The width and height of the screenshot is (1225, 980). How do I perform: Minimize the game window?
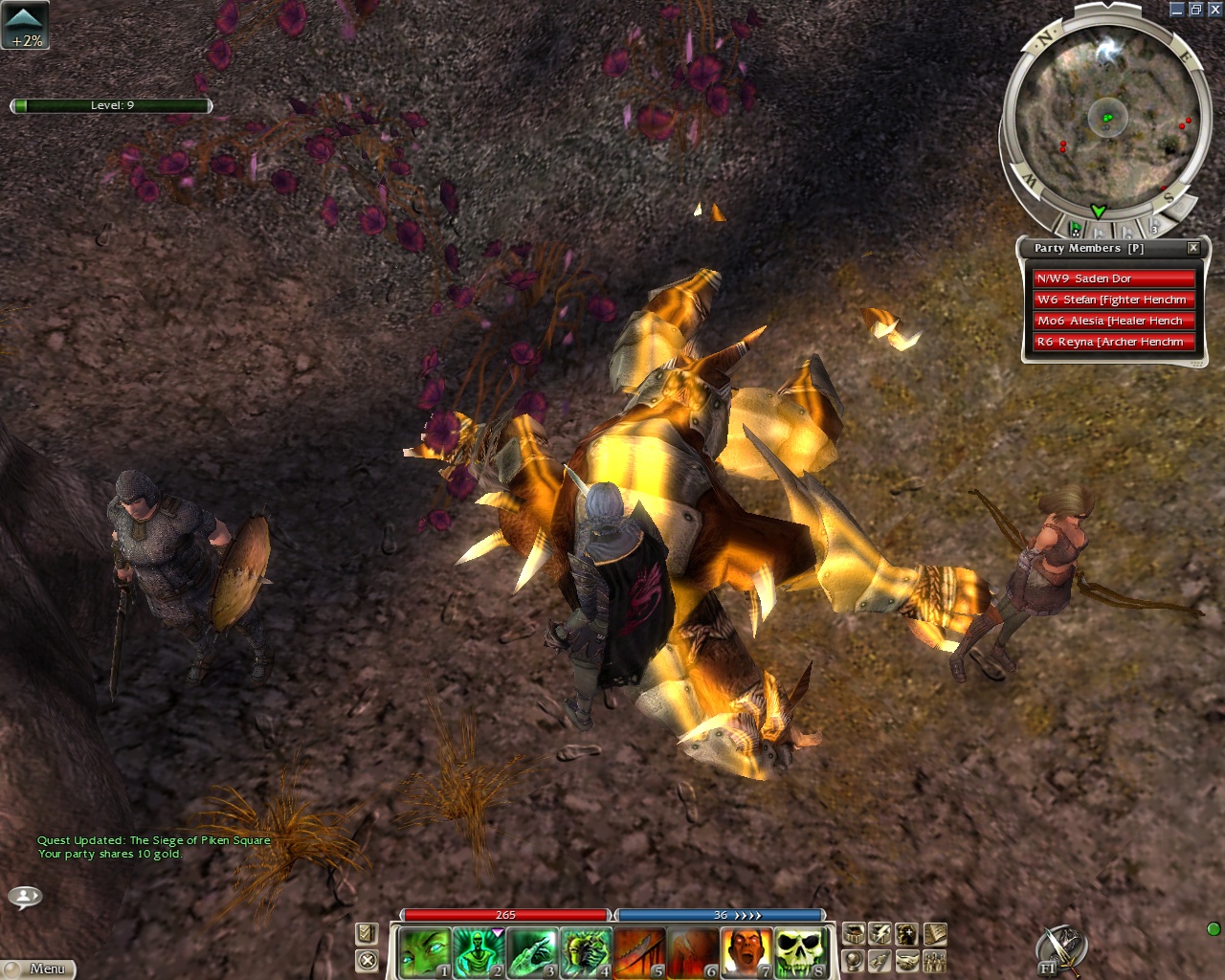tap(1177, 10)
